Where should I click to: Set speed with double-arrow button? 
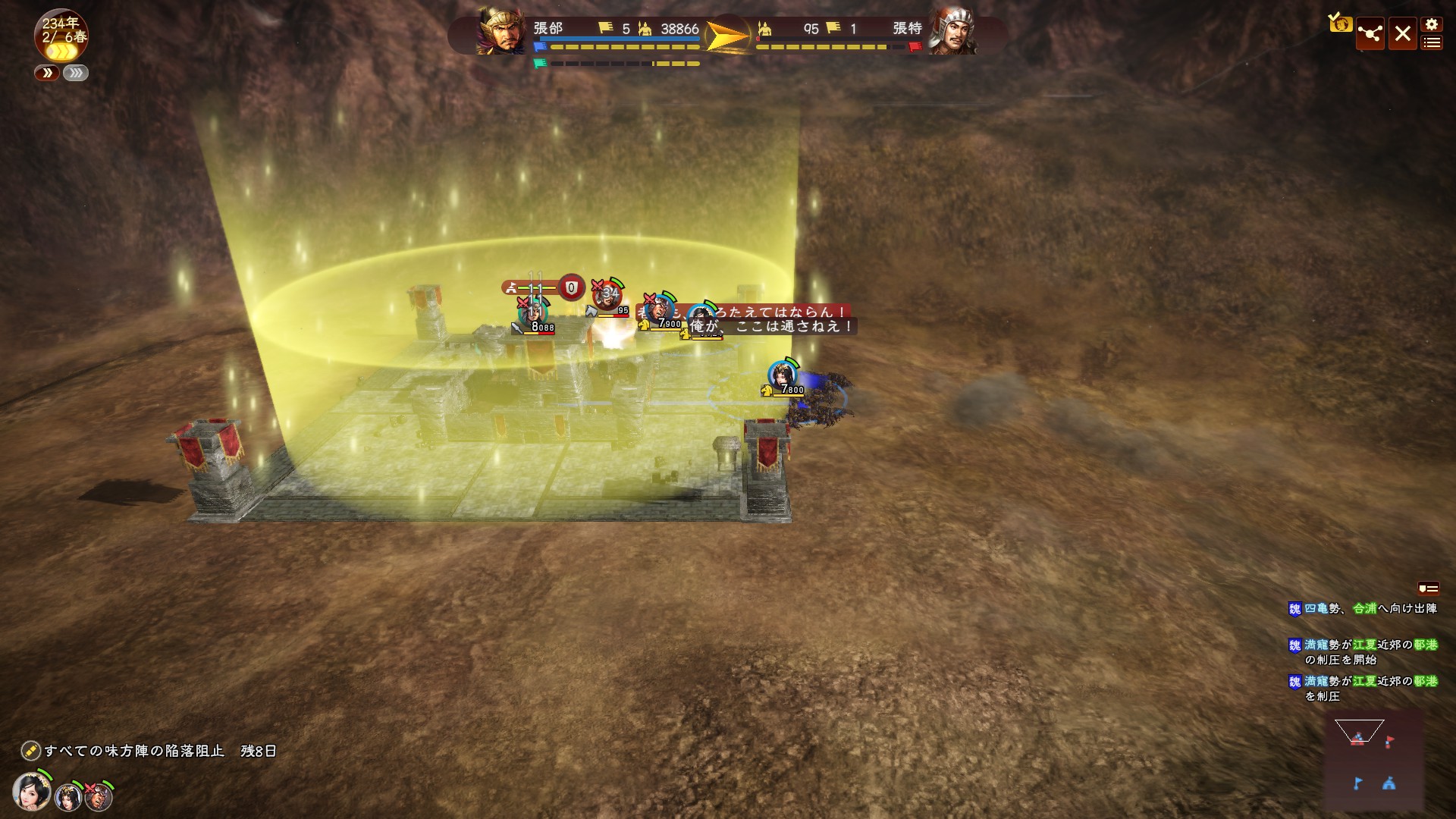pyautogui.click(x=47, y=73)
